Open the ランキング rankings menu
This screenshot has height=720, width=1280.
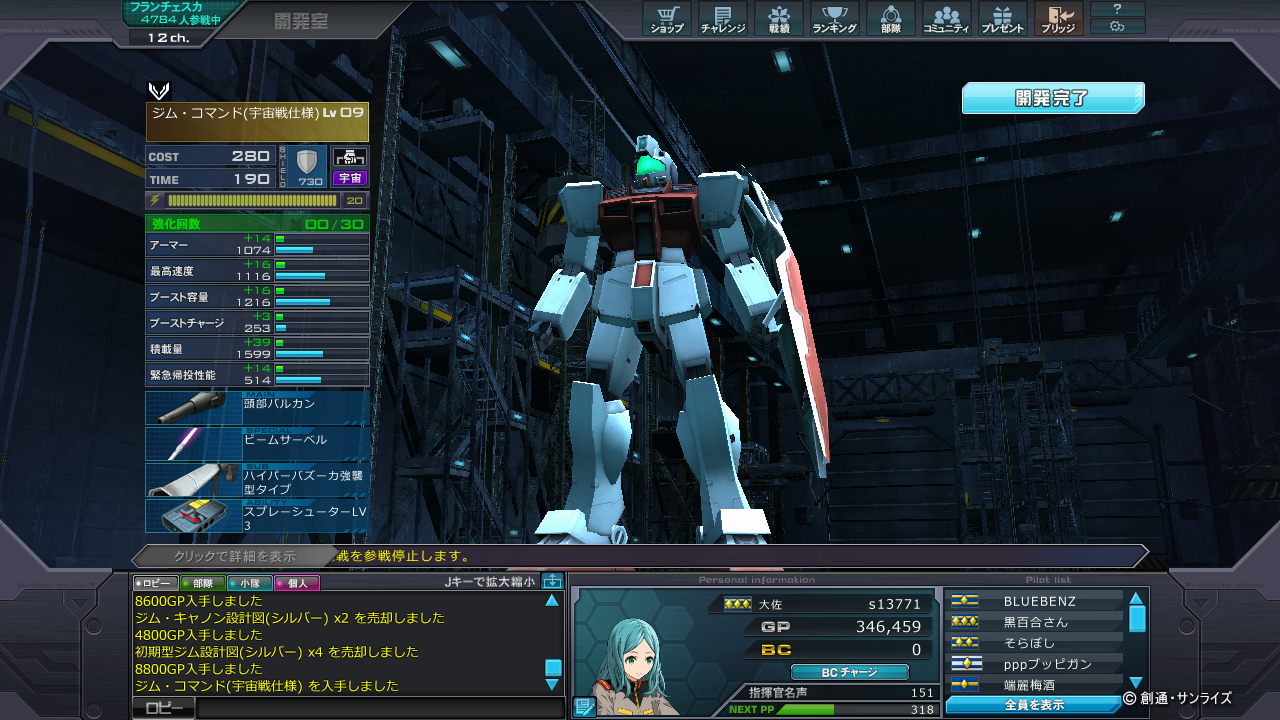pyautogui.click(x=834, y=19)
